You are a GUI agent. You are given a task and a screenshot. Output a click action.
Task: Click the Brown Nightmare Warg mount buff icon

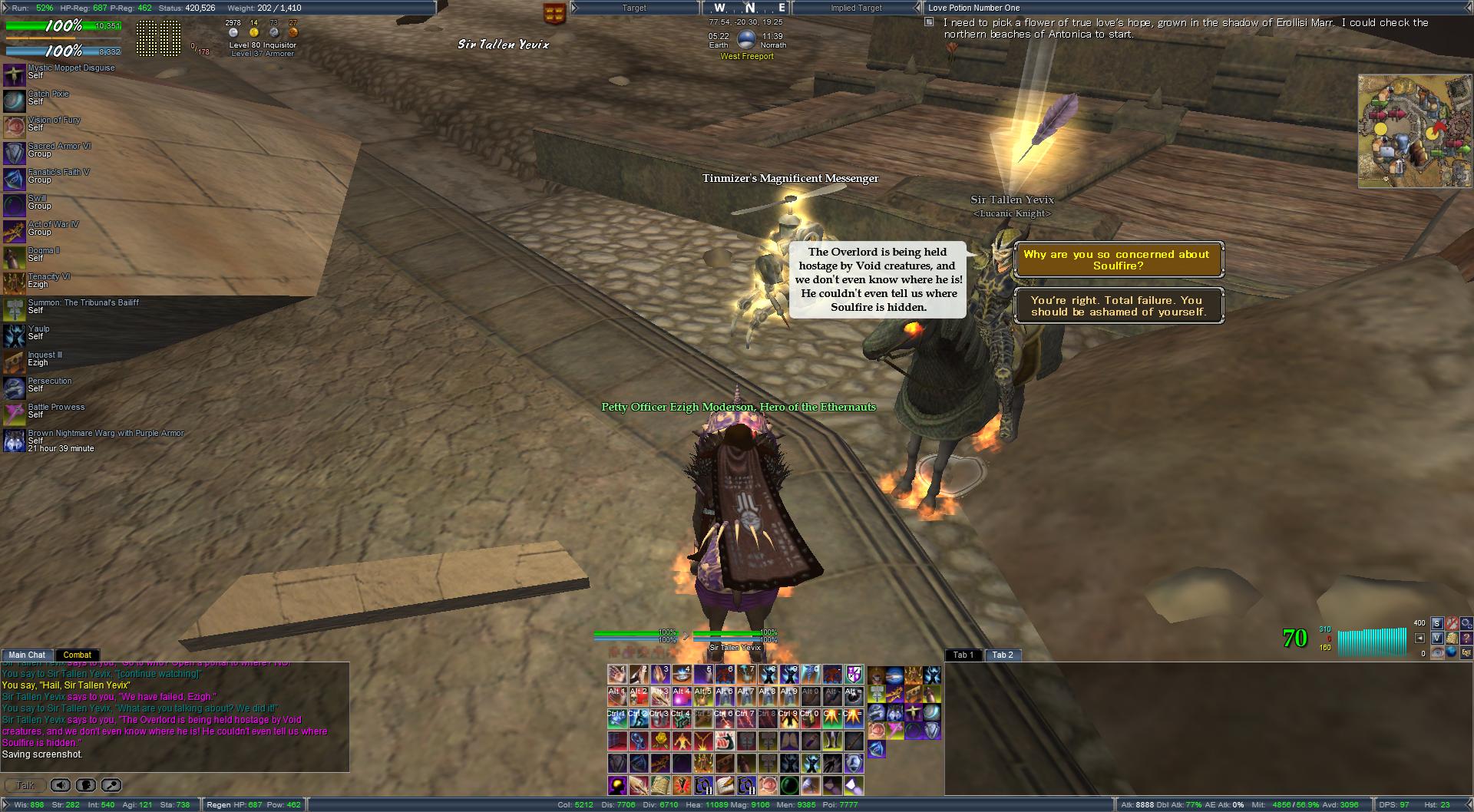coord(15,441)
